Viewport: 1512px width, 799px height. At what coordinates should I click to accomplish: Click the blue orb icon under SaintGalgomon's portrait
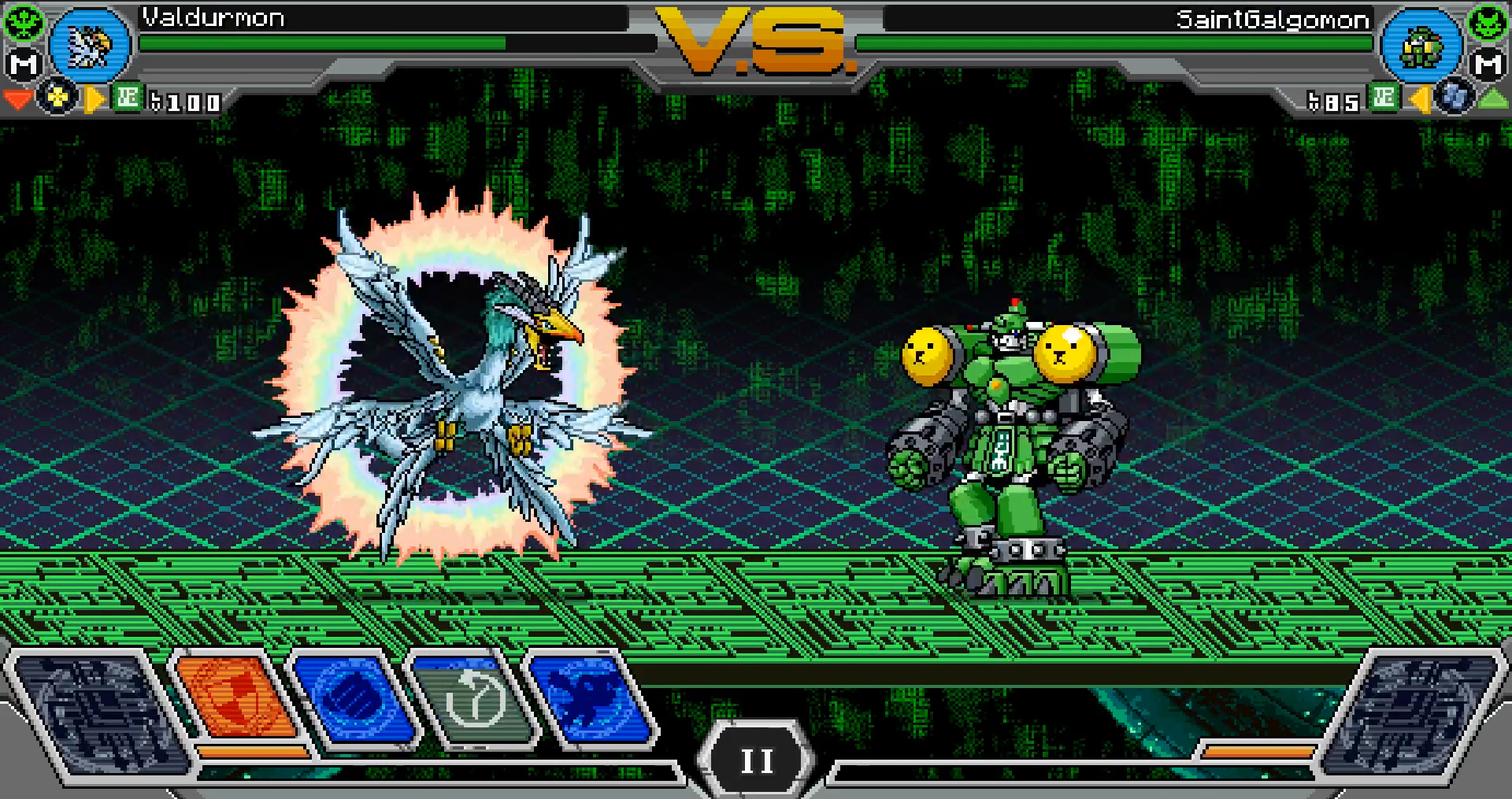[1454, 98]
